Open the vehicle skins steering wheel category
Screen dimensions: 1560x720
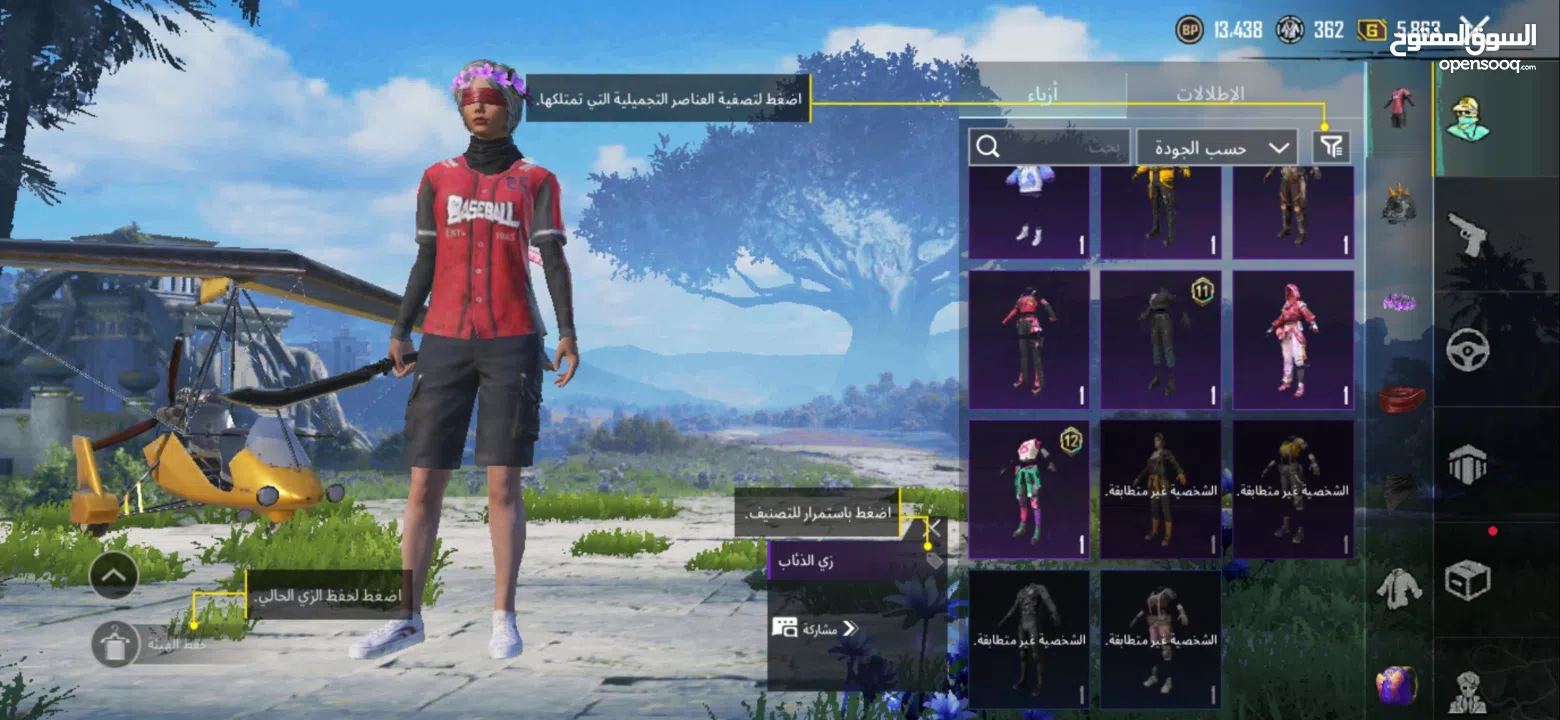point(1470,350)
